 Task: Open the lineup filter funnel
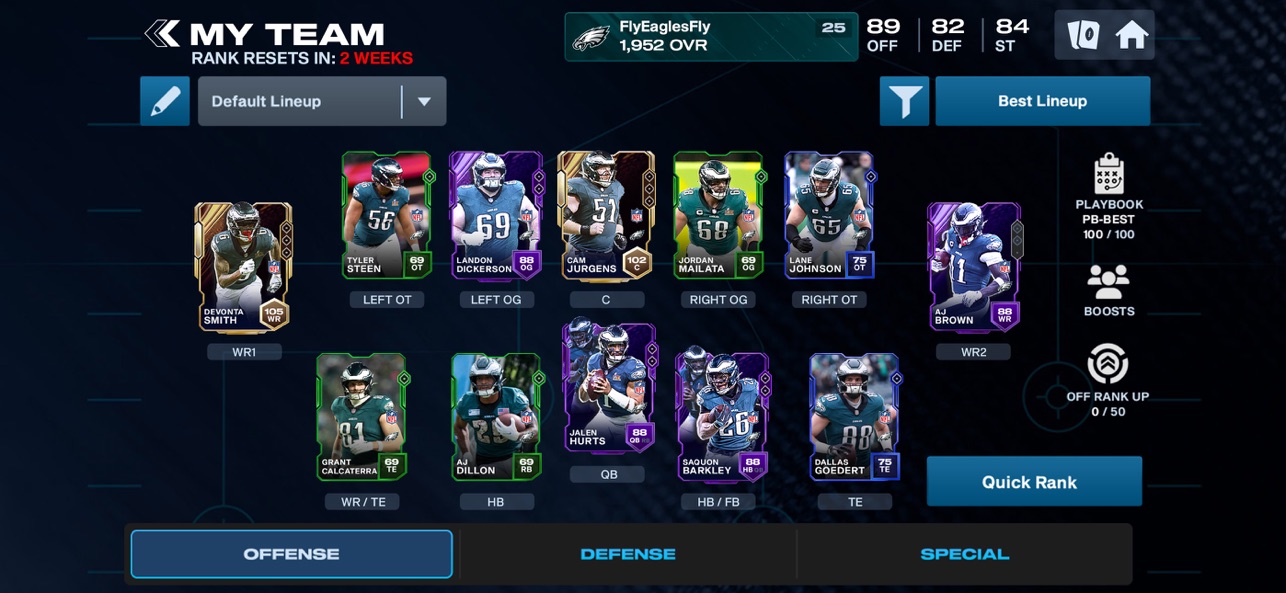(904, 101)
